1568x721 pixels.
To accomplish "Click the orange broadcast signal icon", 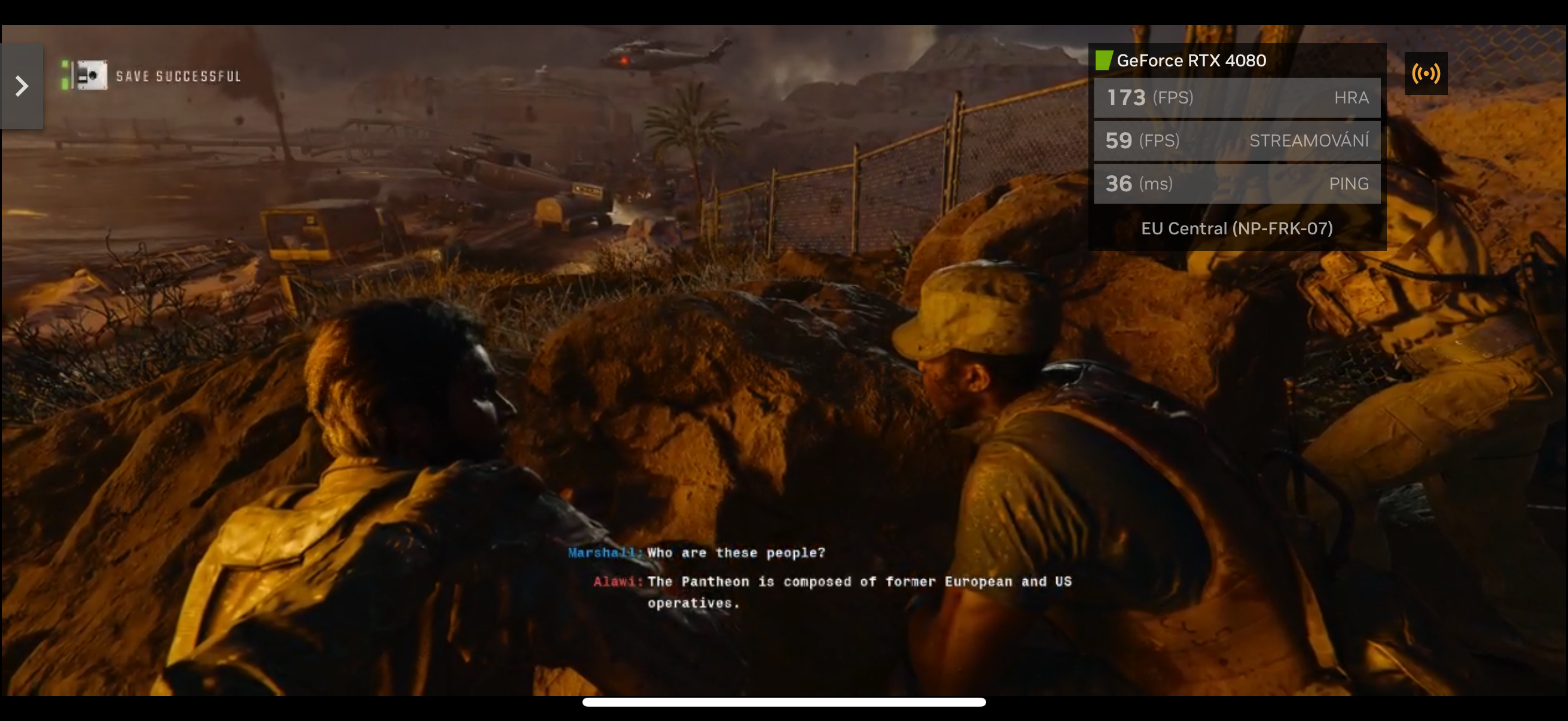I will point(1427,74).
